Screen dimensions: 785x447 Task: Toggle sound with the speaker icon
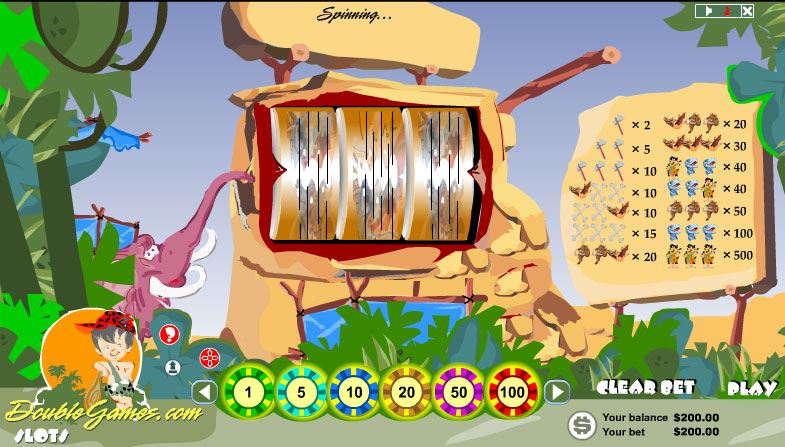pyautogui.click(x=708, y=11)
